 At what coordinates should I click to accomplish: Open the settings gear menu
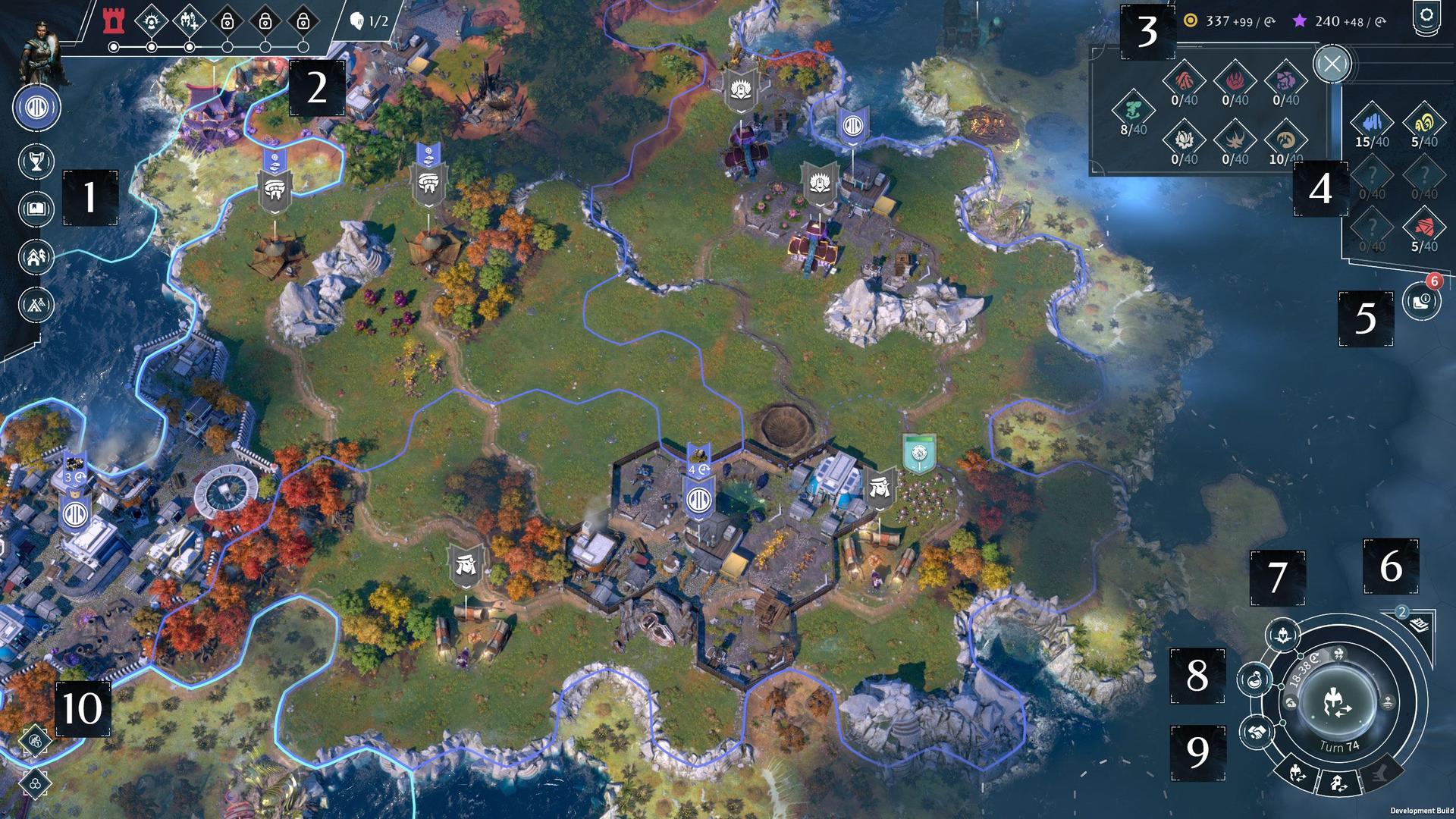(1426, 17)
